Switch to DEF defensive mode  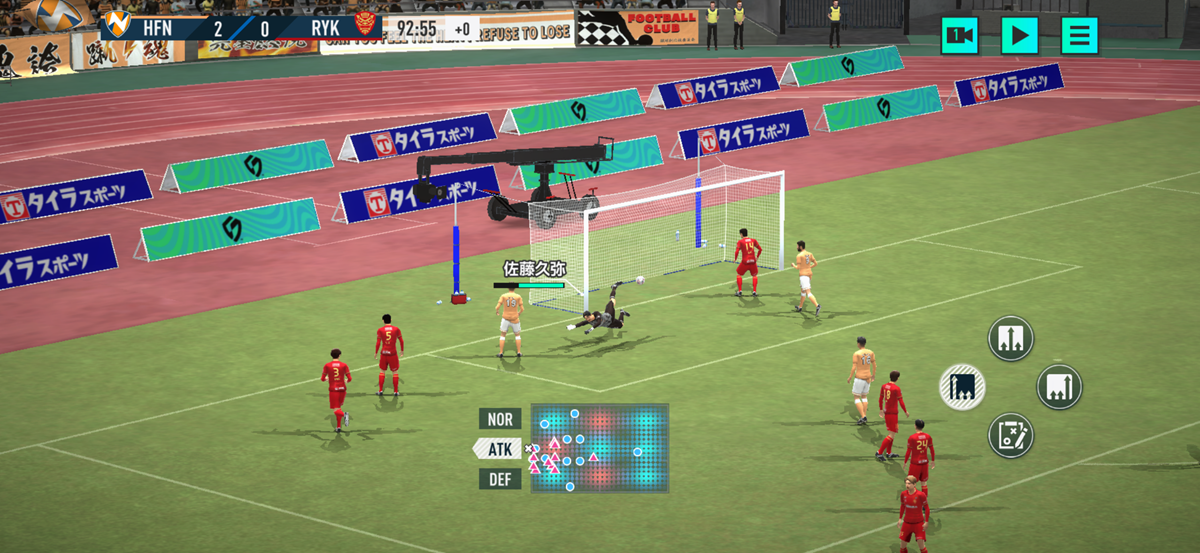click(x=499, y=479)
